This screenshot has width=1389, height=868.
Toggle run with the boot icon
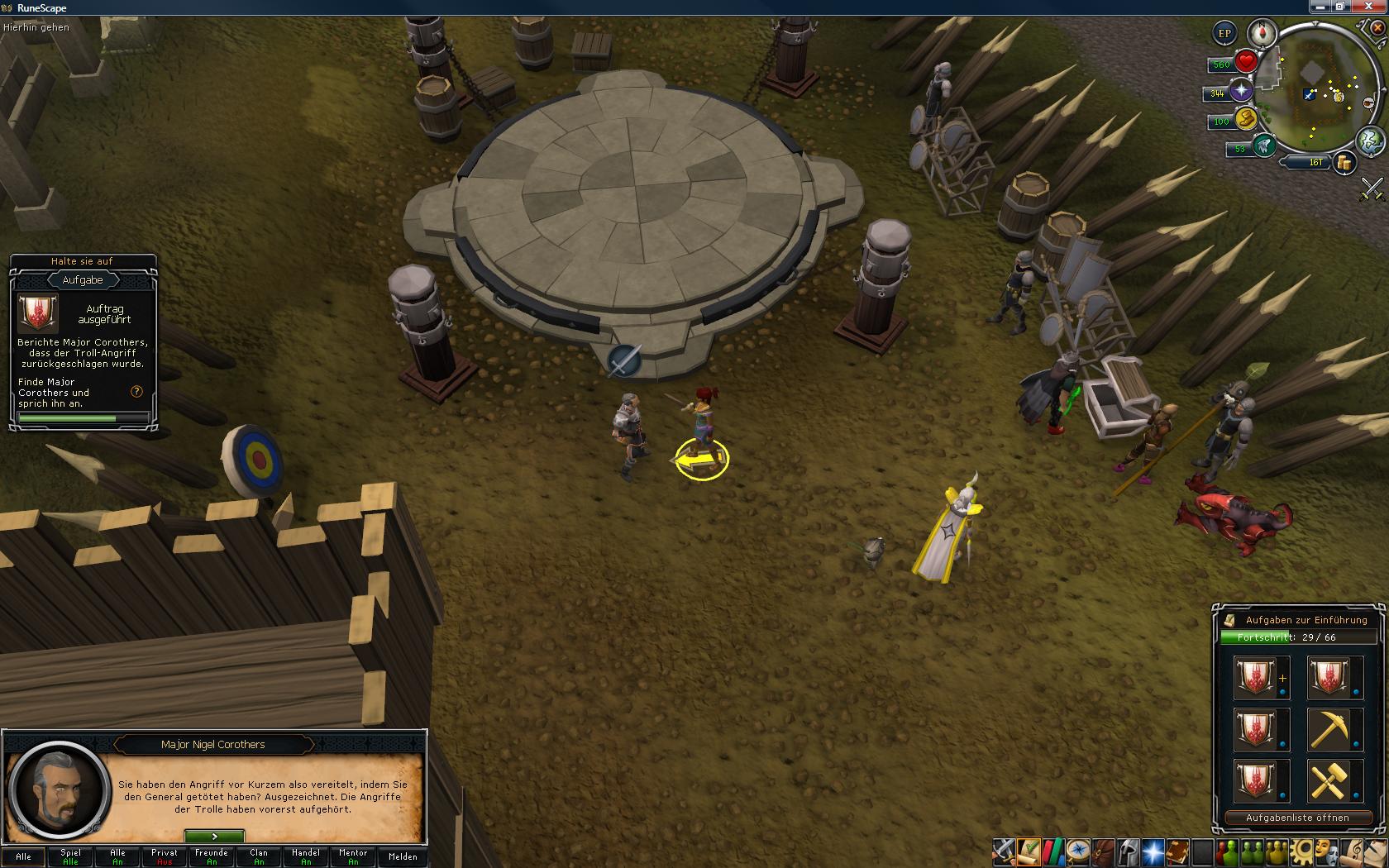click(1246, 120)
